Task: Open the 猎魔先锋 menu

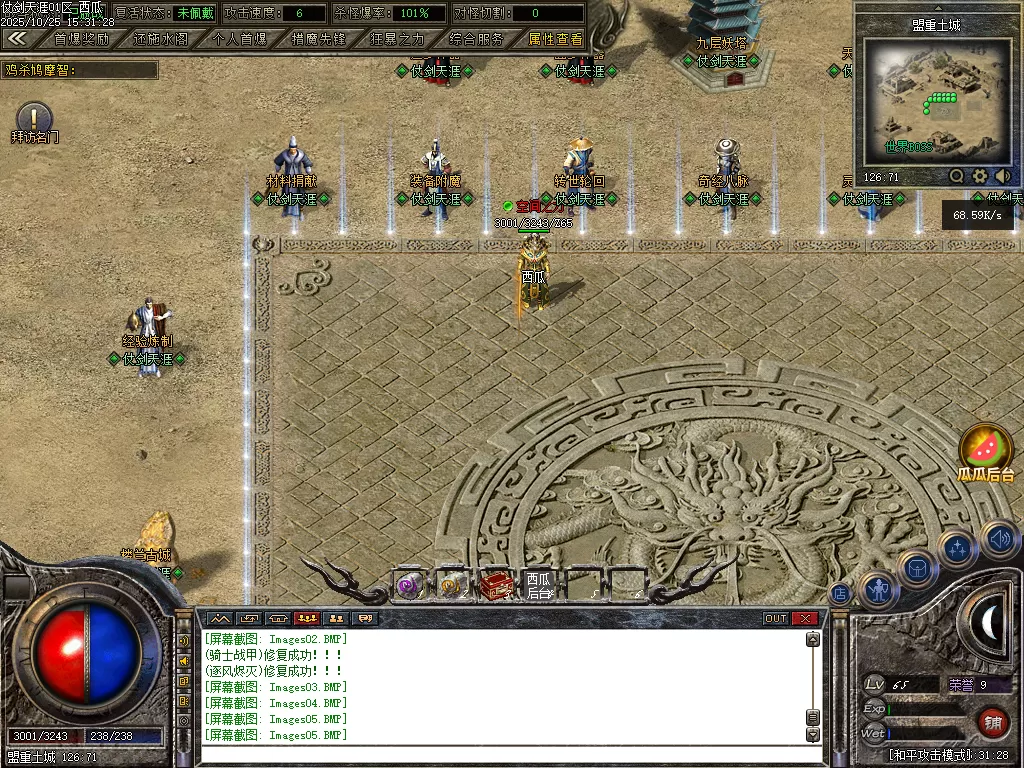Action: [318, 40]
